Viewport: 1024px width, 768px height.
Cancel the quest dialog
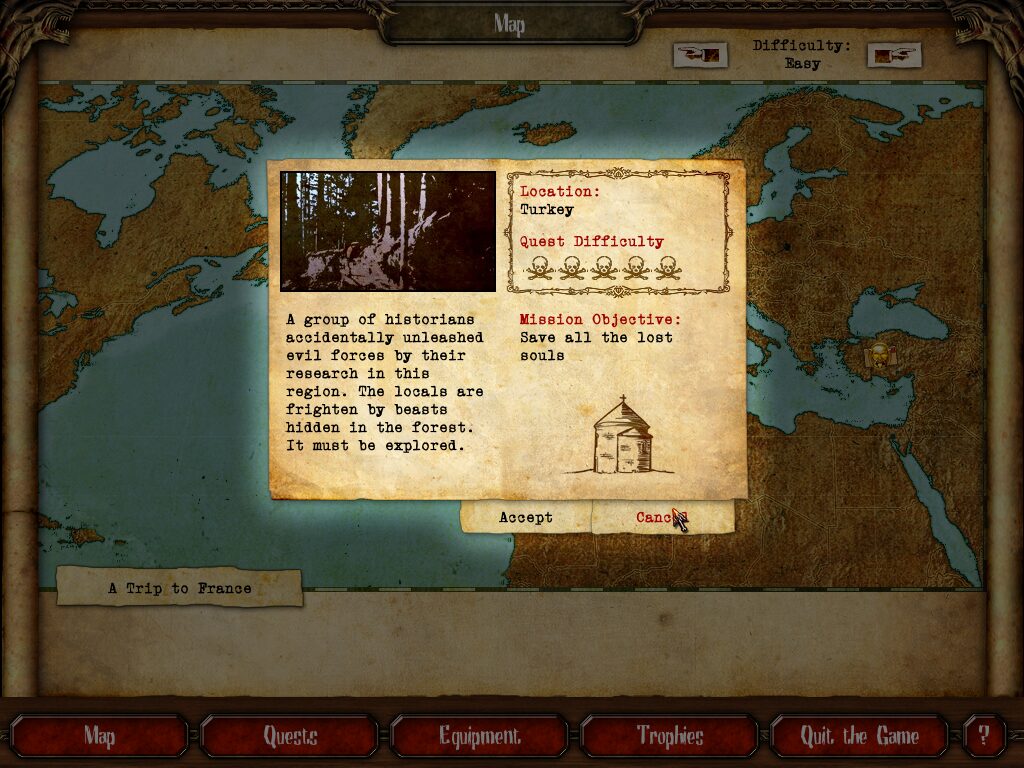point(662,517)
